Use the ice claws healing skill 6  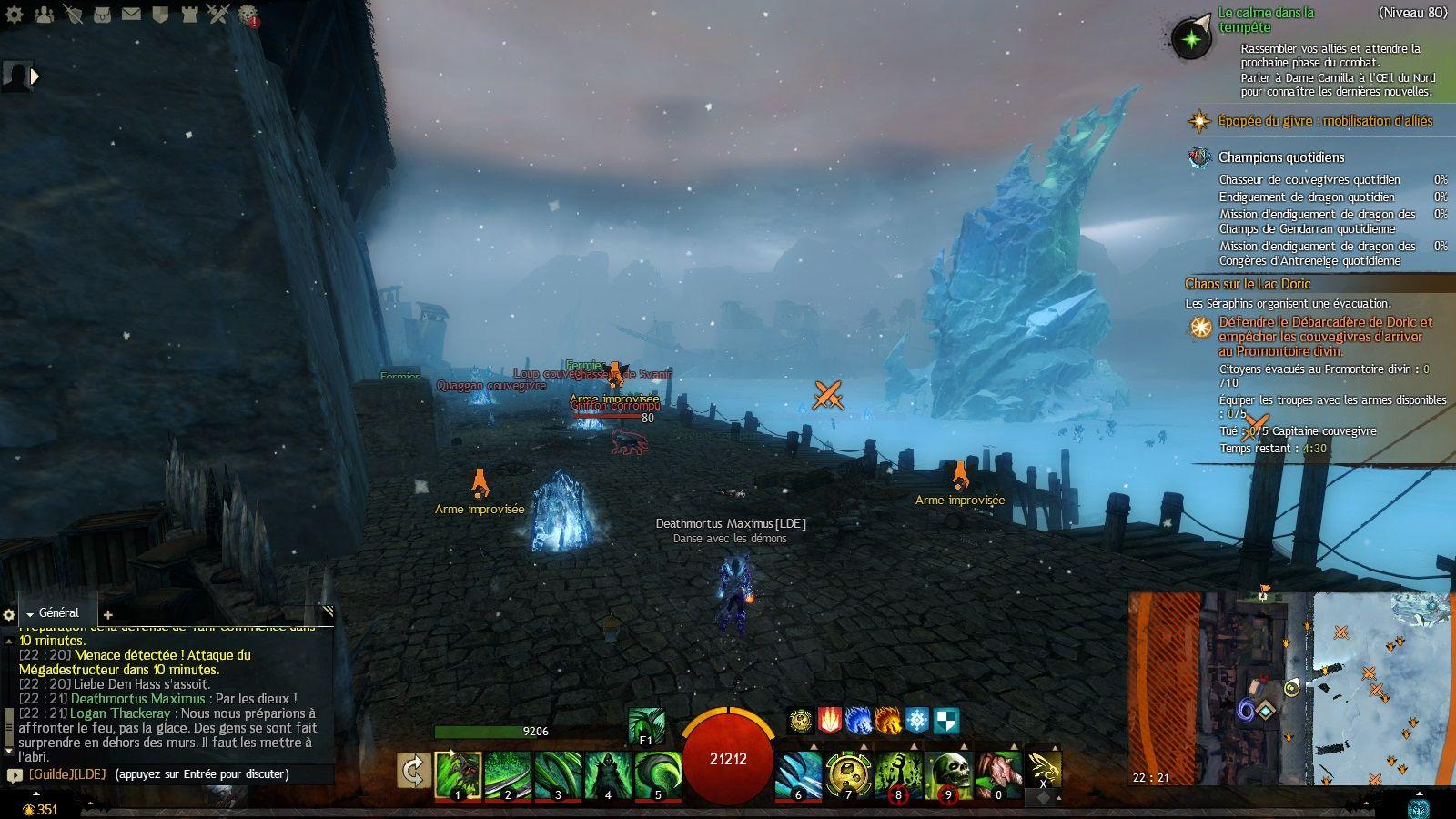pos(799,773)
